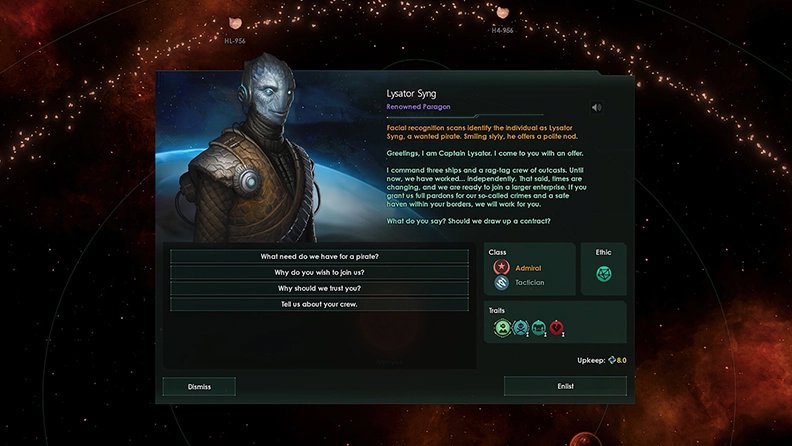Choose "Why do you wish to join us?"
792x446 pixels.
point(319,272)
